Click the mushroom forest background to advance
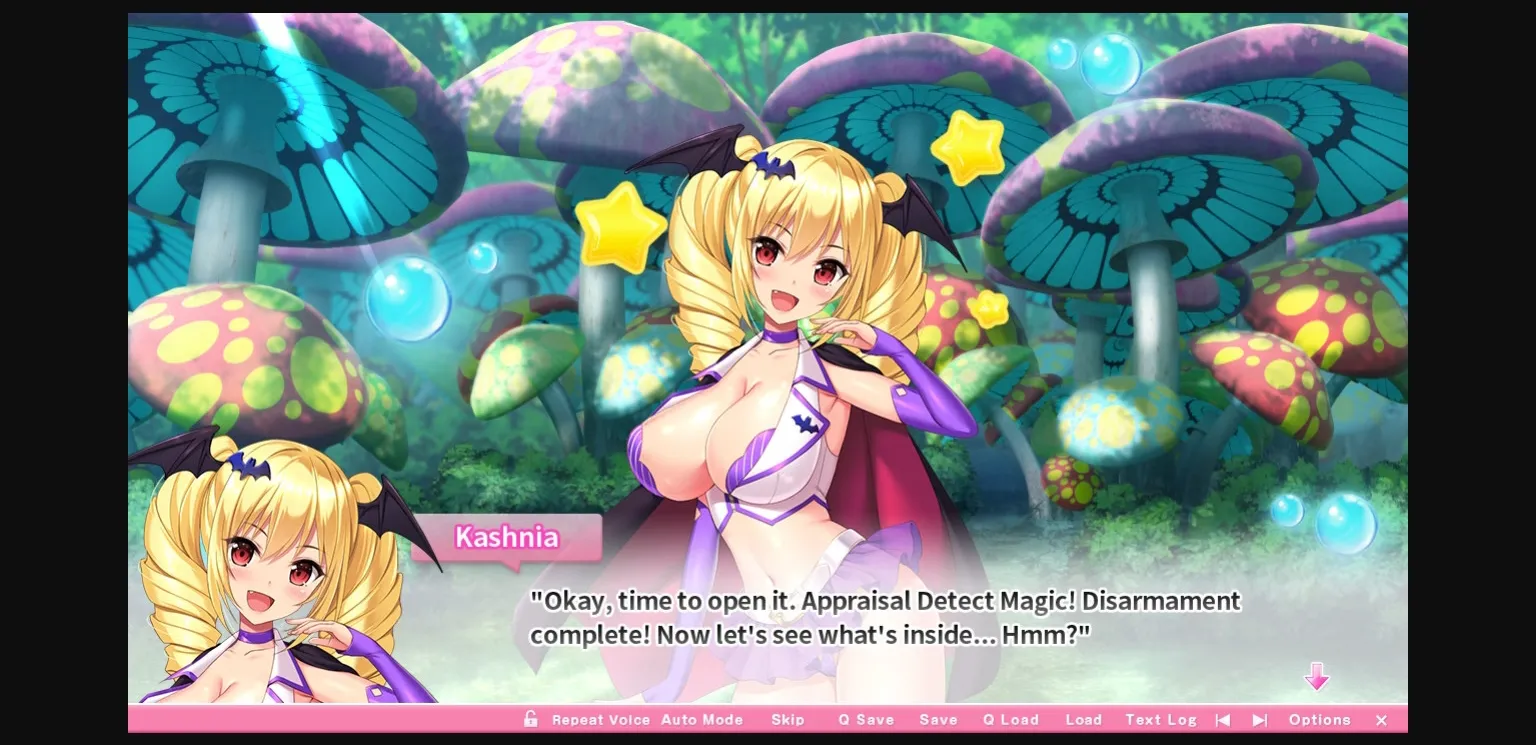Image resolution: width=1536 pixels, height=745 pixels. point(1200,150)
